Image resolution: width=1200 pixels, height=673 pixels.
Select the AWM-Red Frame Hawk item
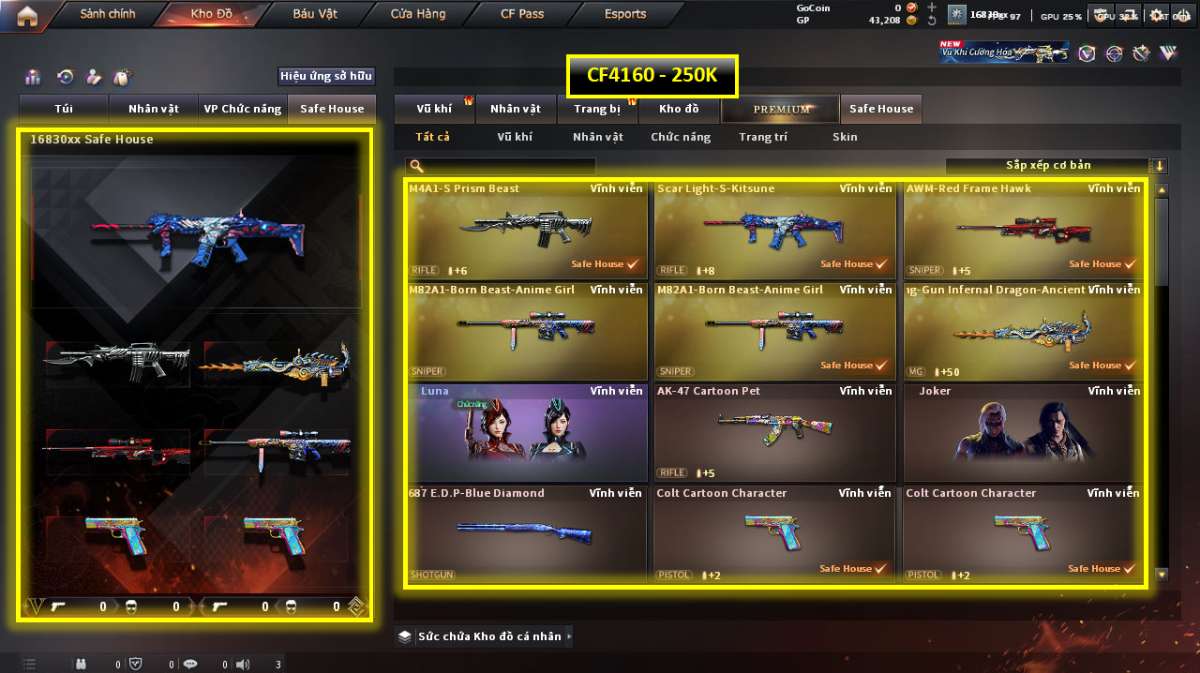pos(1023,230)
